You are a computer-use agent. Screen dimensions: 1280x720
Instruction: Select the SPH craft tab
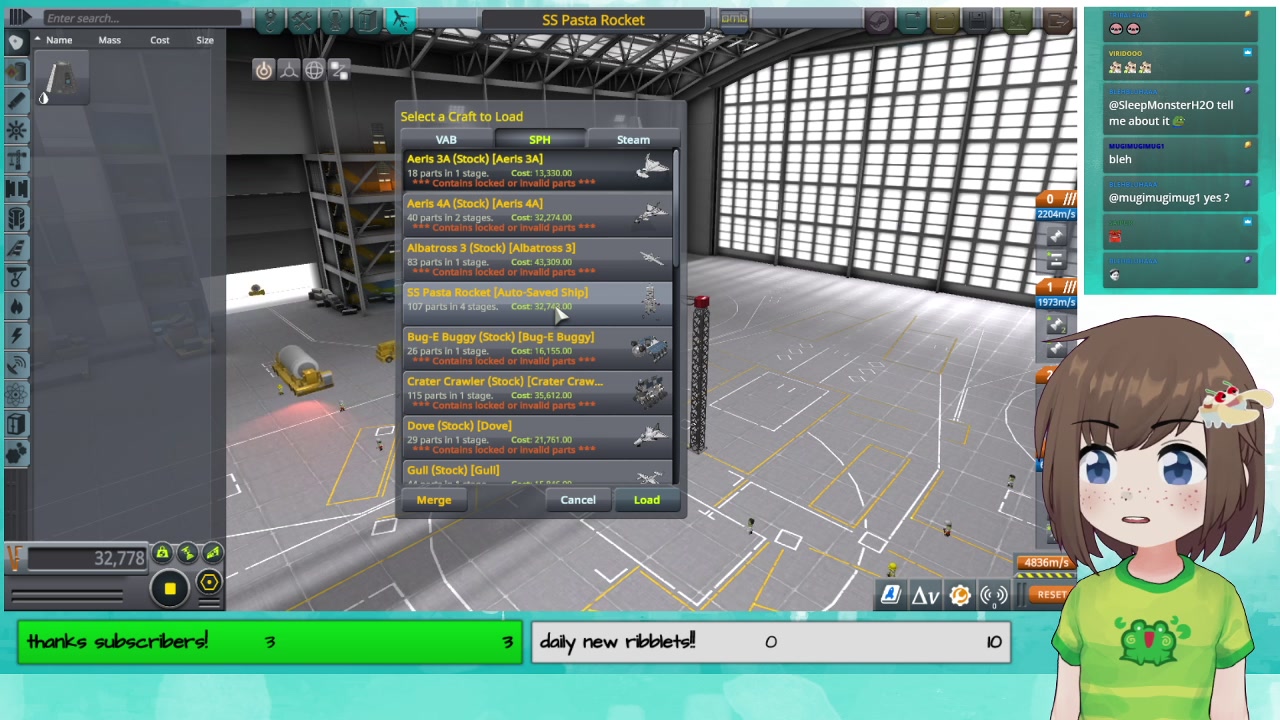539,140
